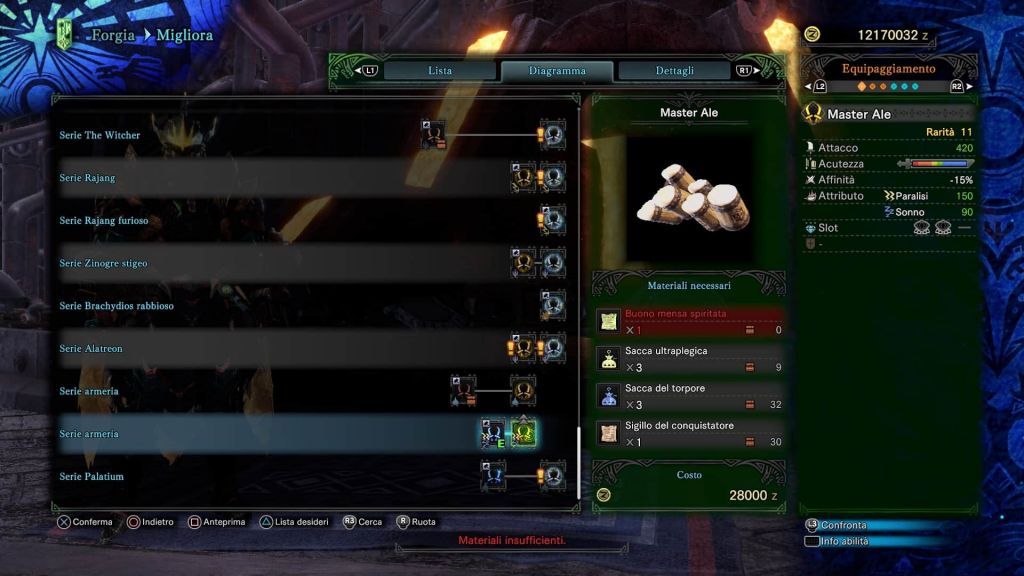Image resolution: width=1024 pixels, height=576 pixels.
Task: Switch to the Lista tab
Action: click(440, 71)
